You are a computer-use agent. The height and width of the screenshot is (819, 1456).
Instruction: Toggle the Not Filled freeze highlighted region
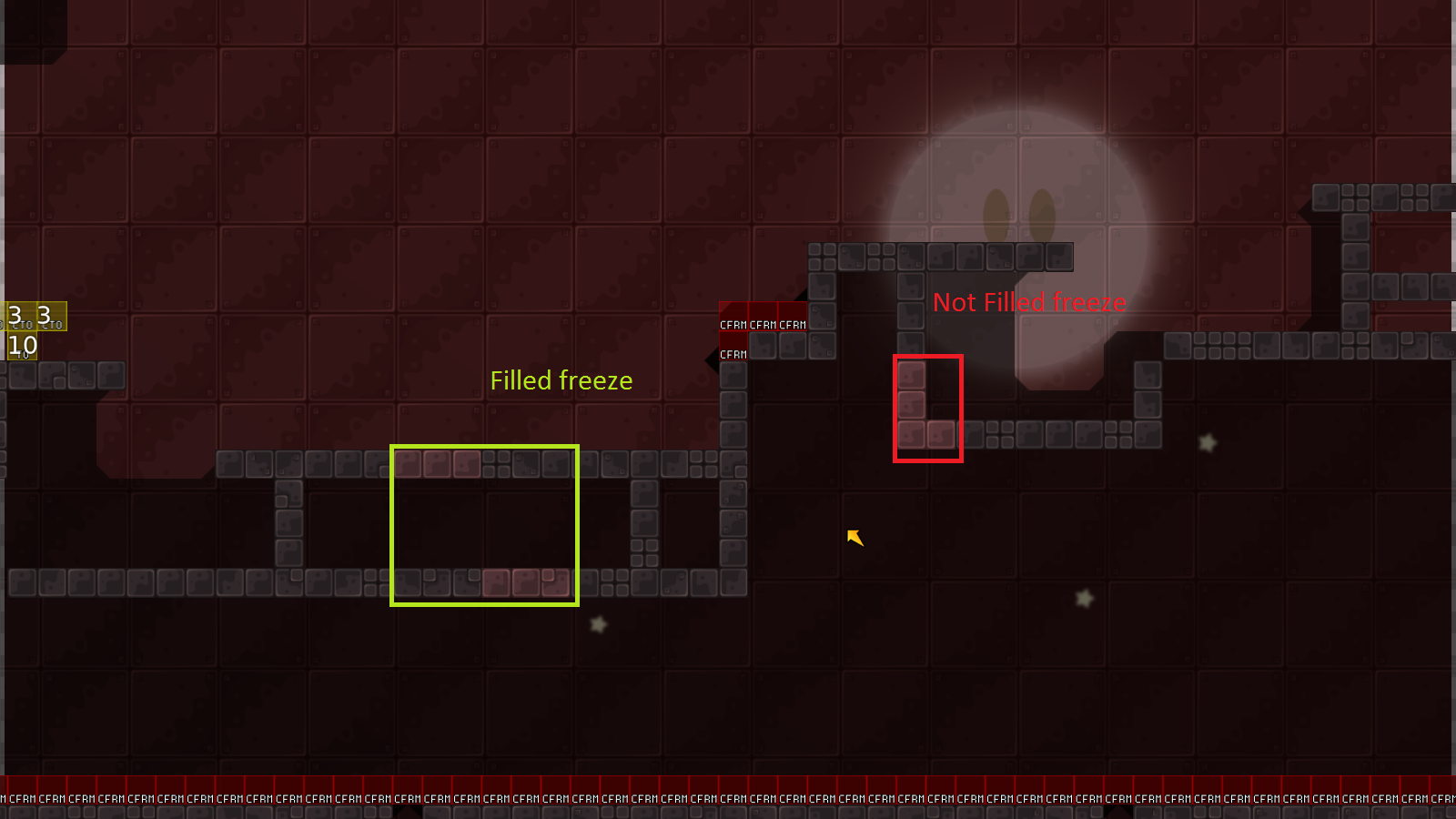(927, 408)
